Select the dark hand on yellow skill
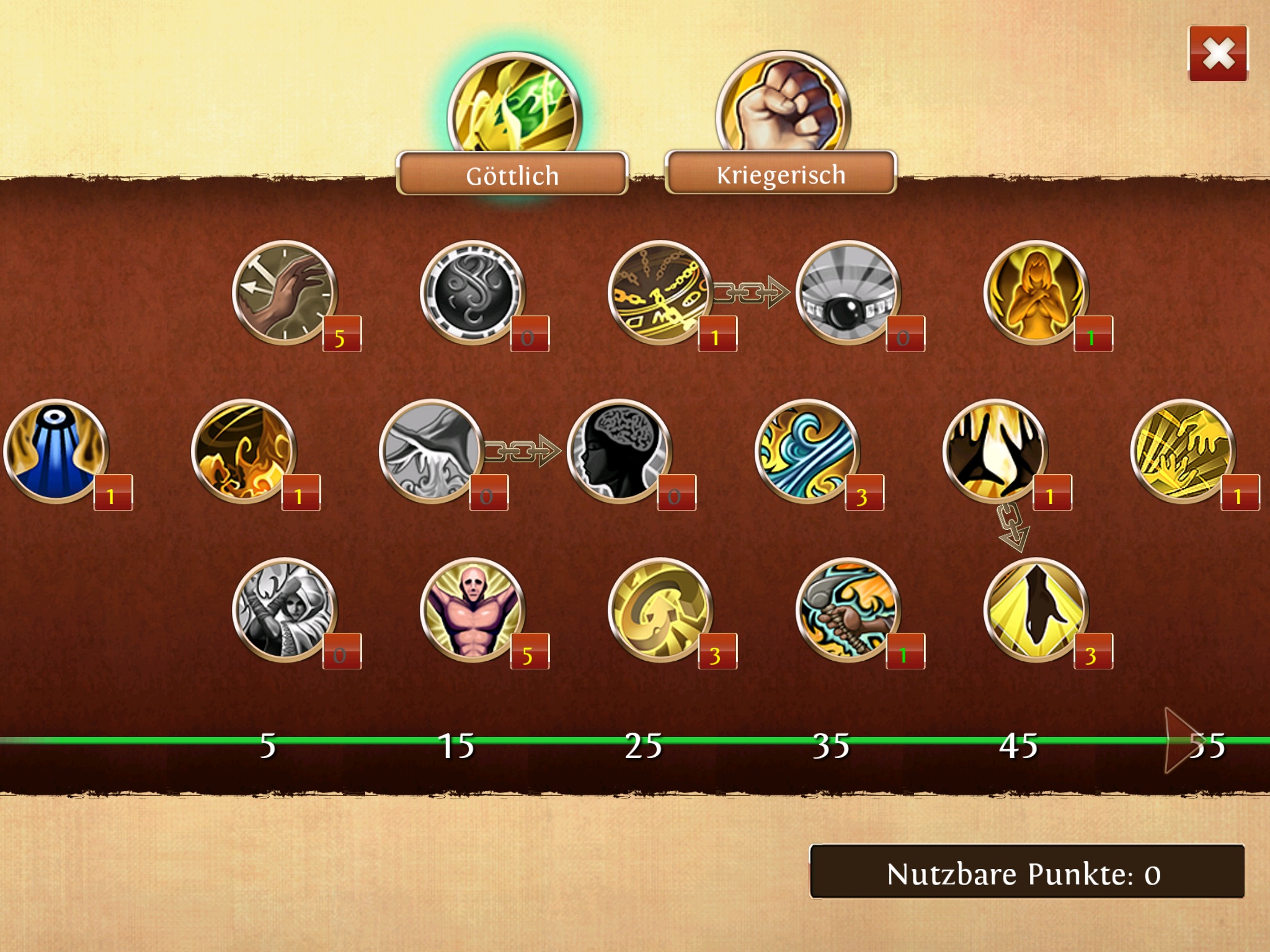 pos(1036,610)
